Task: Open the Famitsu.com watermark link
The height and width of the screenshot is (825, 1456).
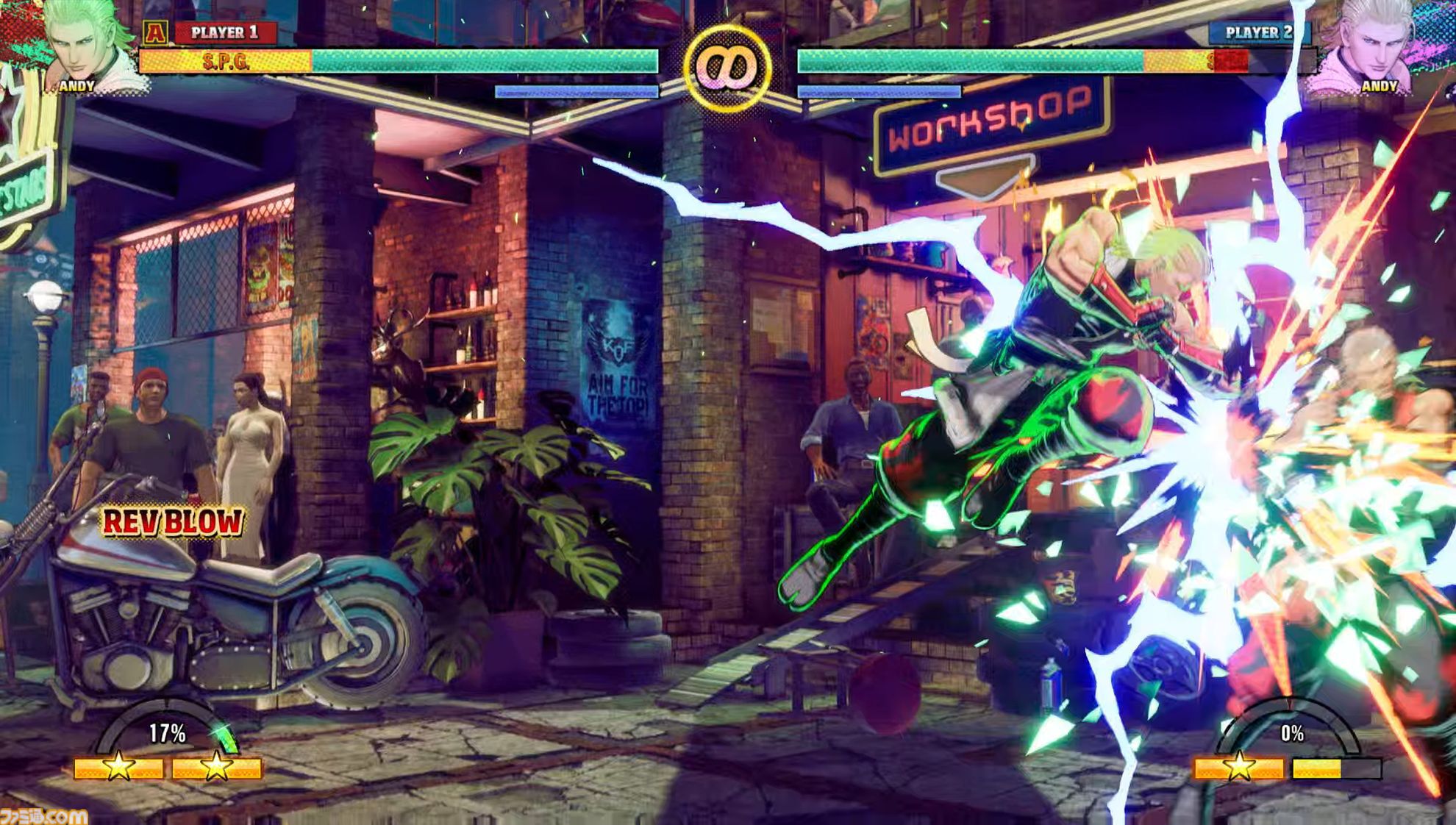Action: [x=43, y=815]
